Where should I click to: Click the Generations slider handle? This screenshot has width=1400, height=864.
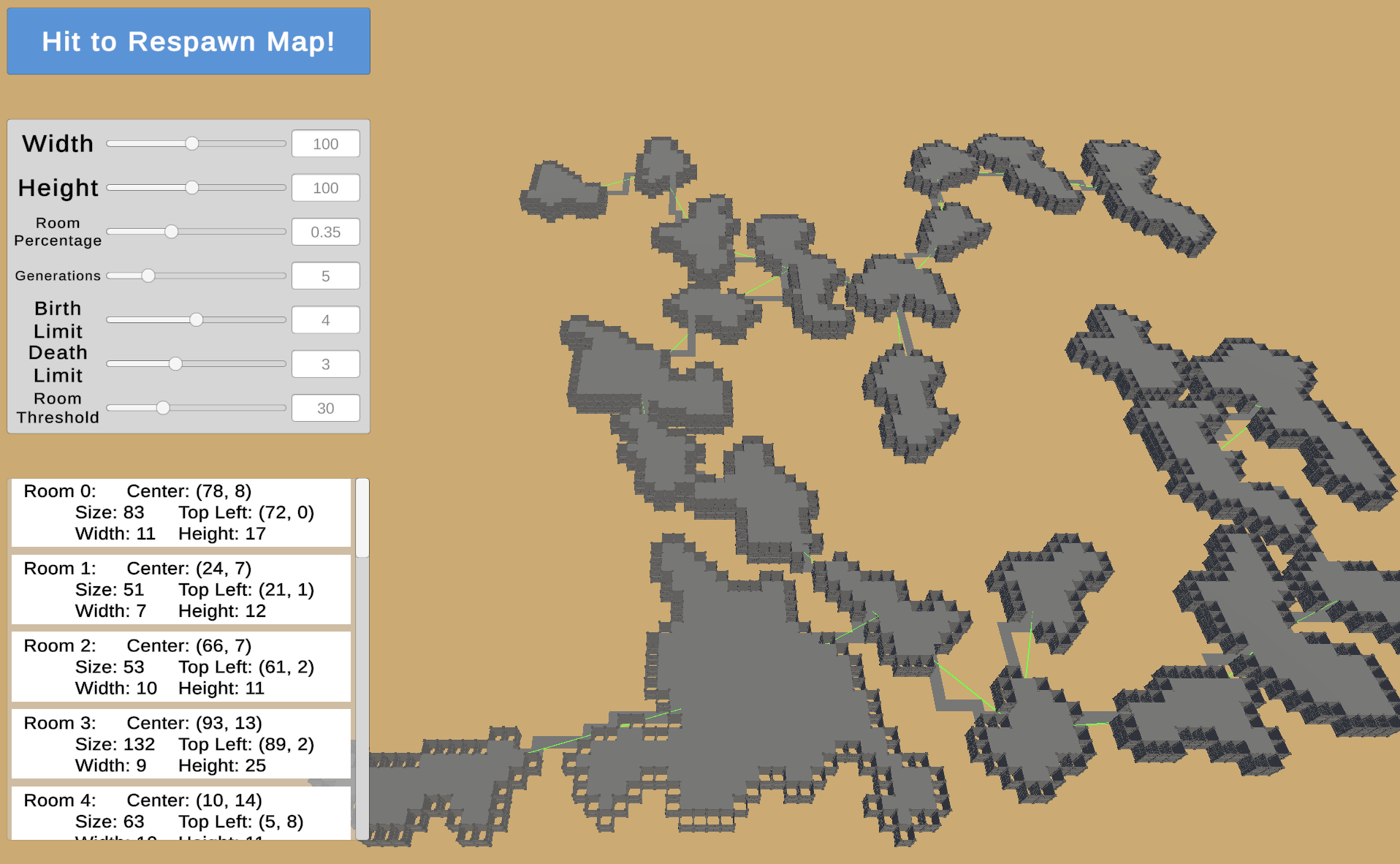pos(148,276)
